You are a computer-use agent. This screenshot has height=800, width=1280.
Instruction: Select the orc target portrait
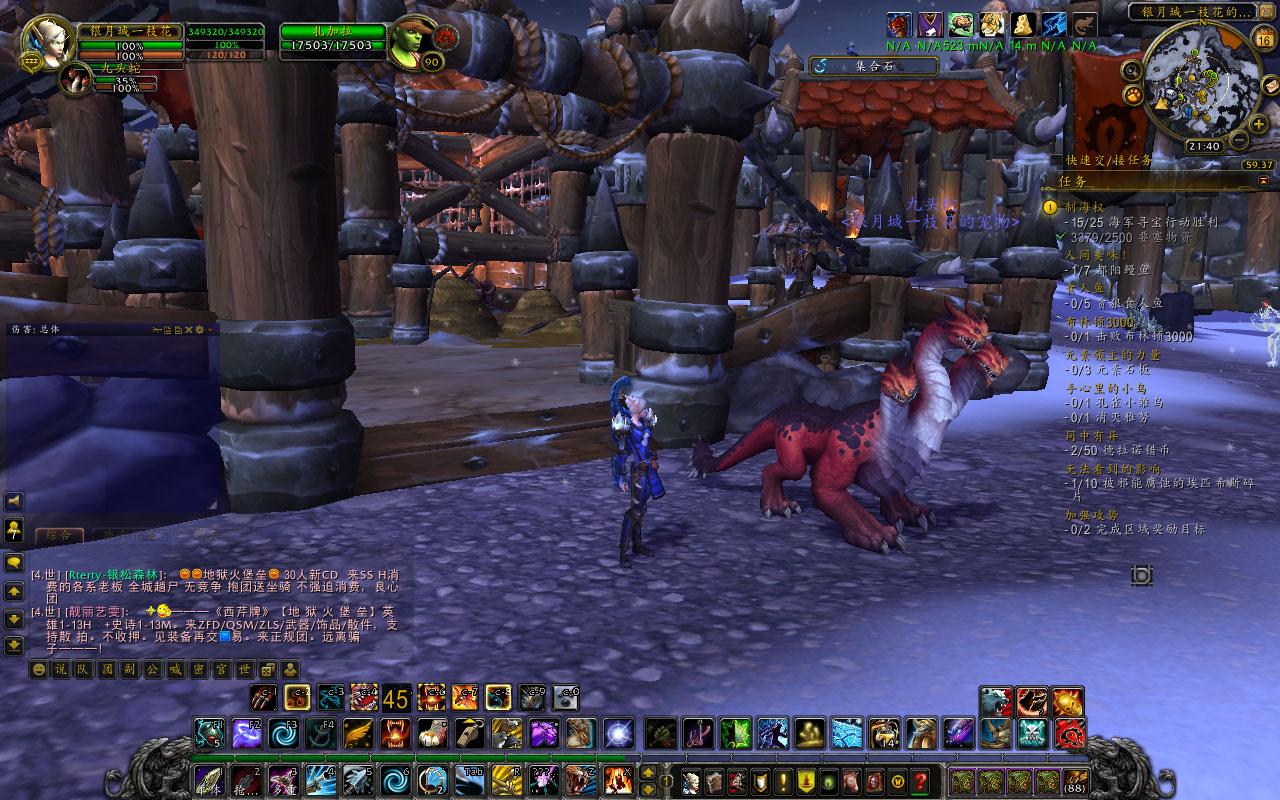tap(413, 42)
